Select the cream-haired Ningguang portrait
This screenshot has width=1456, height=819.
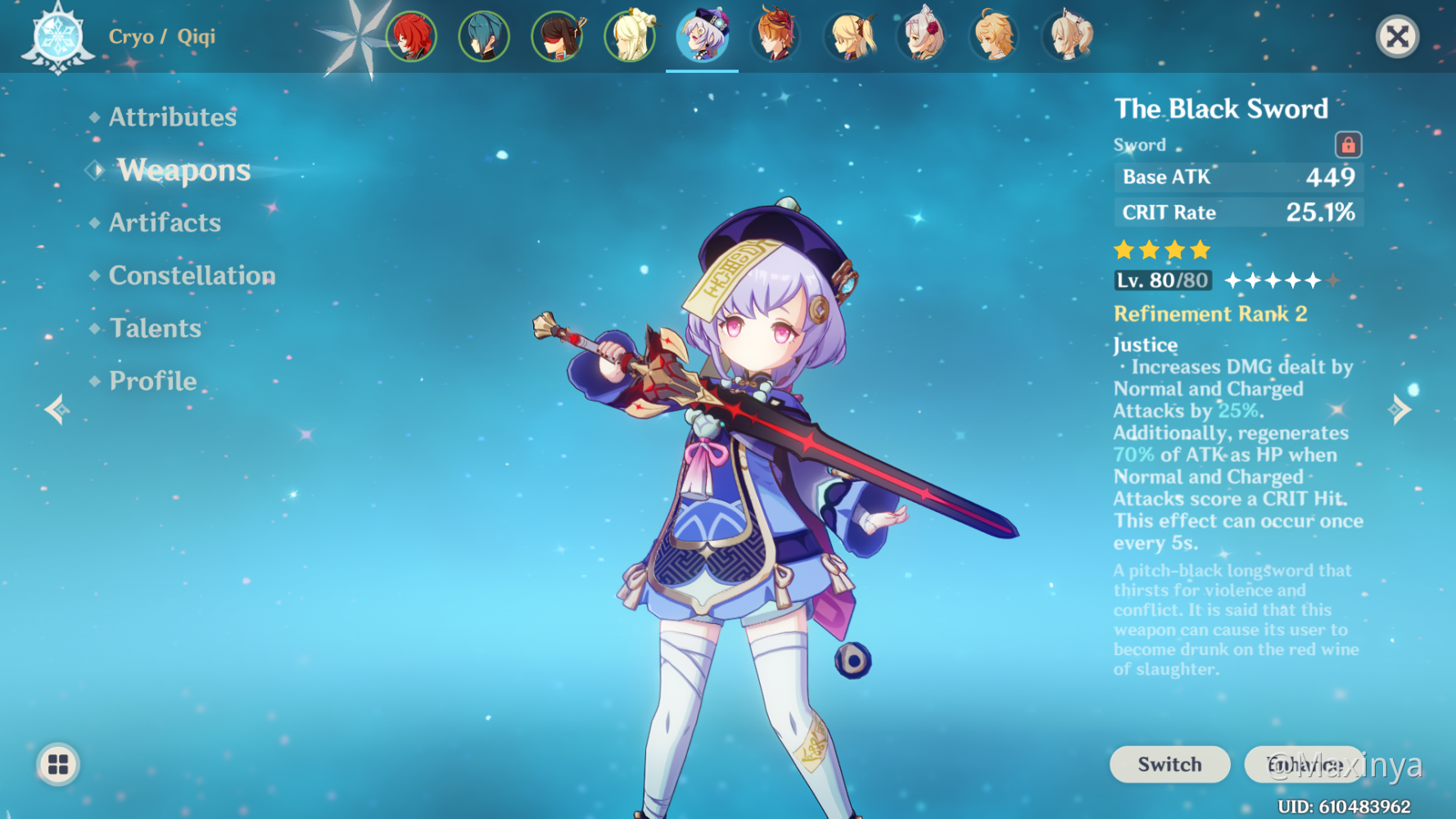coord(630,37)
